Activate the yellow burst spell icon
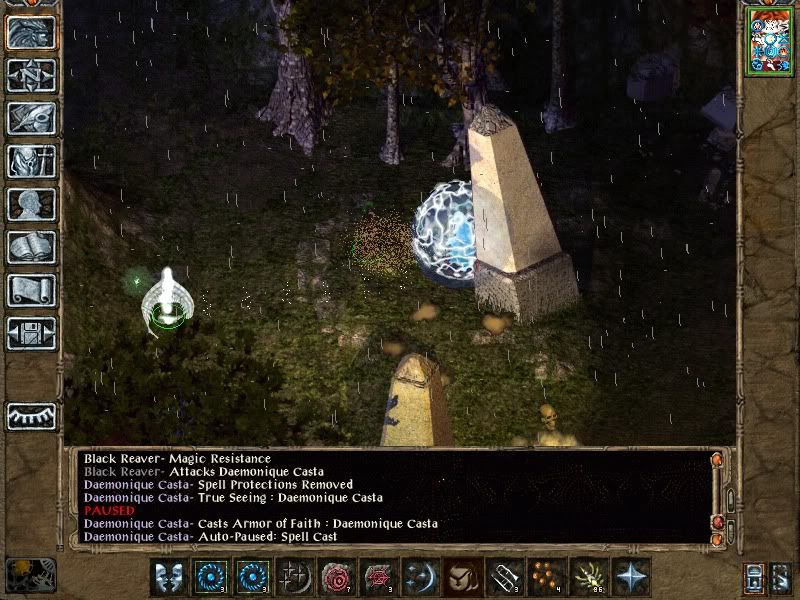 (588, 577)
